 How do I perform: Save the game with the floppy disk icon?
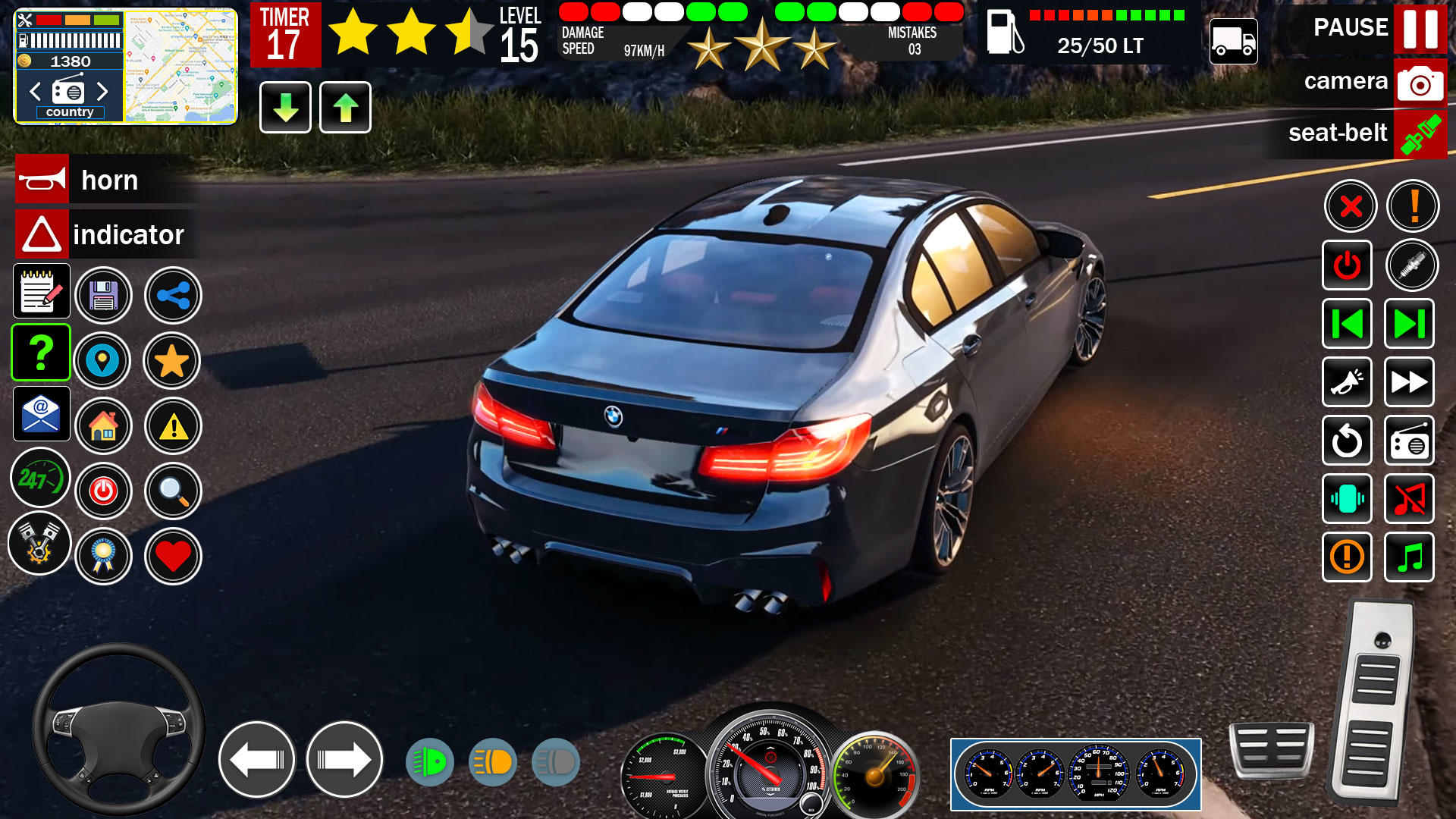pos(105,296)
